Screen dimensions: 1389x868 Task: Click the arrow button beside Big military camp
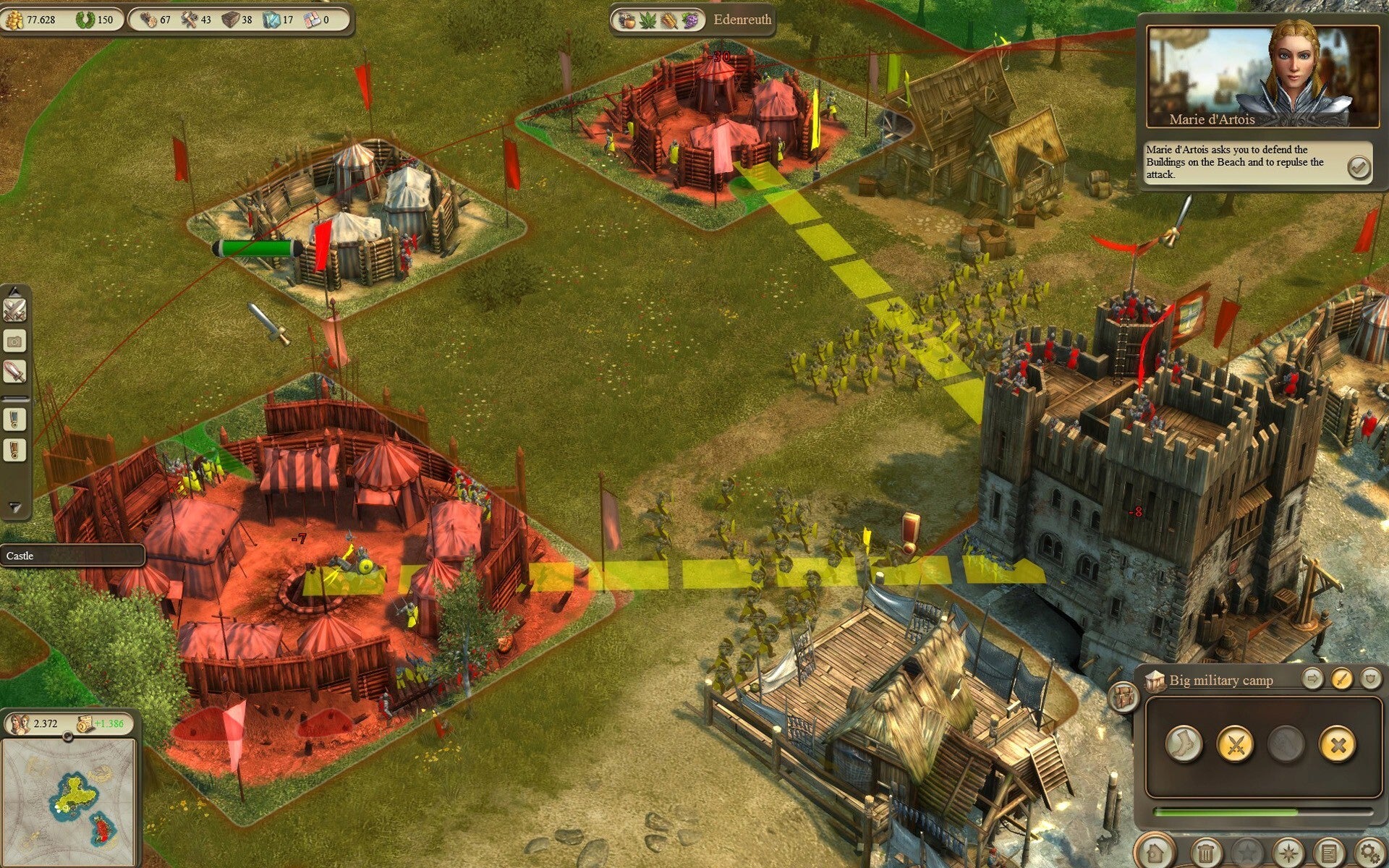(1312, 679)
